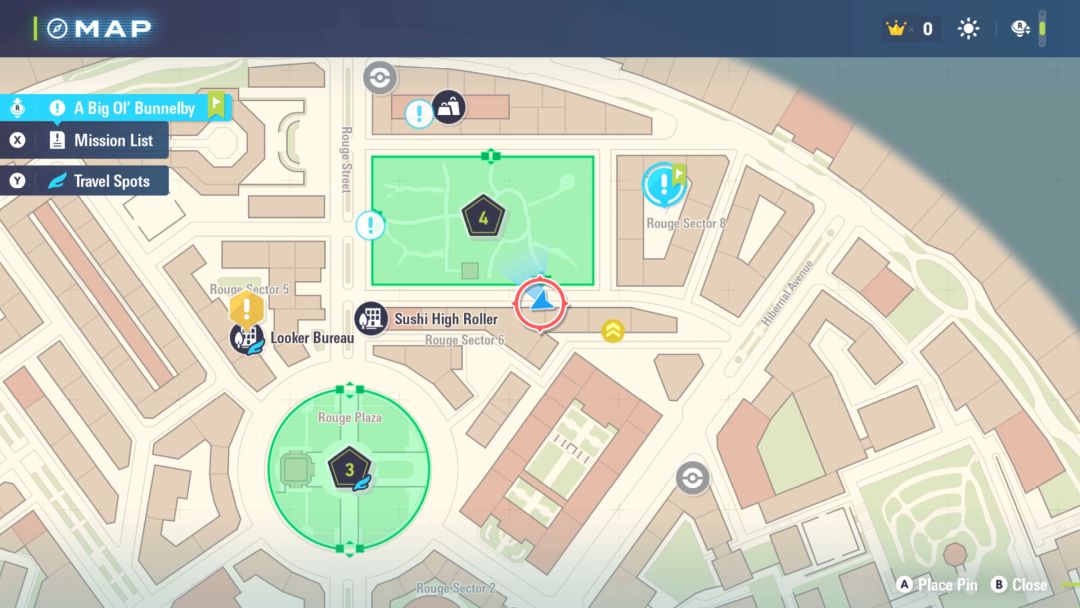
Task: Choose the Sushi High Roller building icon
Action: click(372, 319)
